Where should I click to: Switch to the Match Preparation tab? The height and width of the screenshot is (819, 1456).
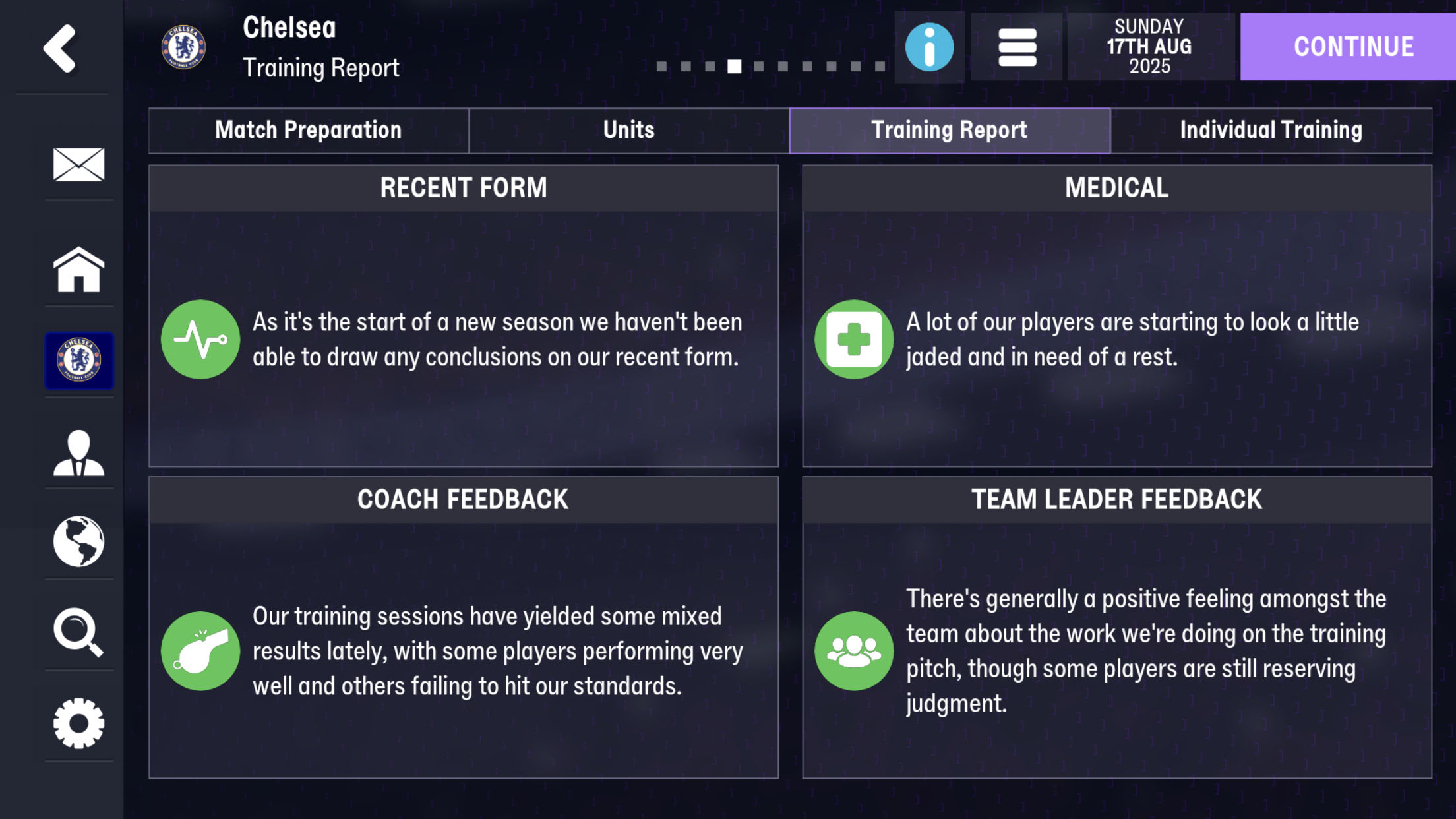pos(307,130)
